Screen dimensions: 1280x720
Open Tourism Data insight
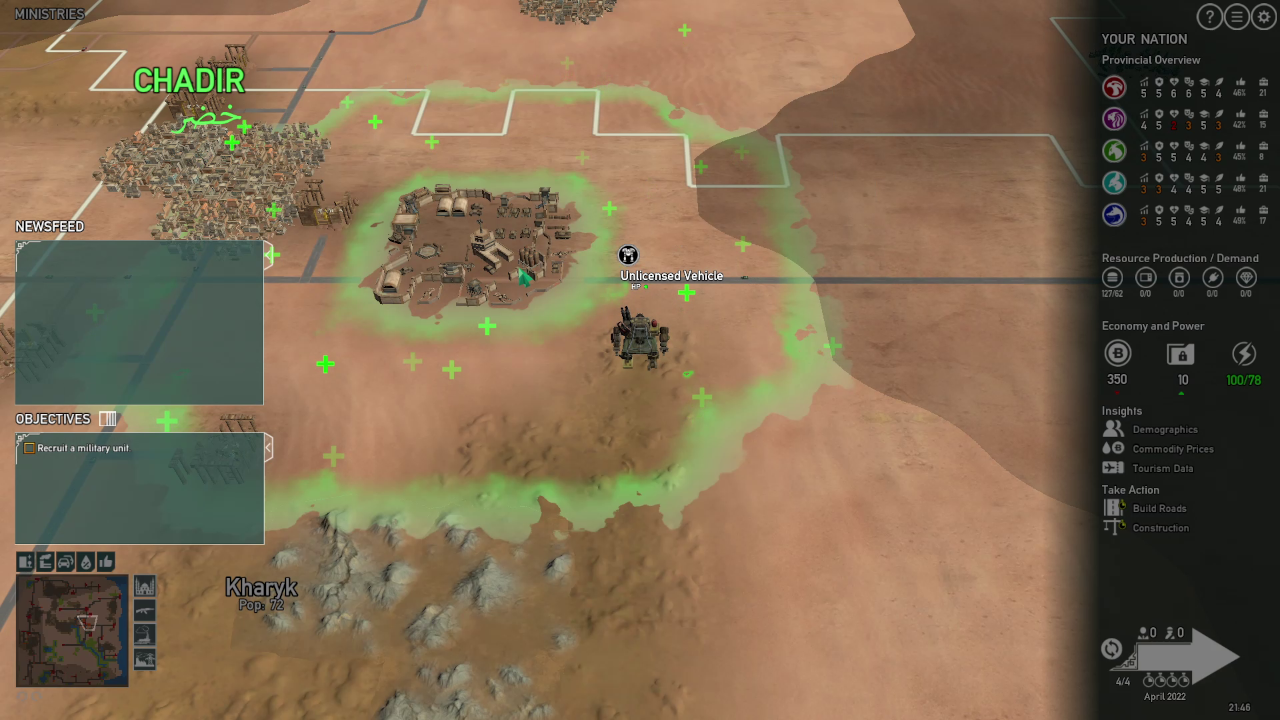[1162, 468]
